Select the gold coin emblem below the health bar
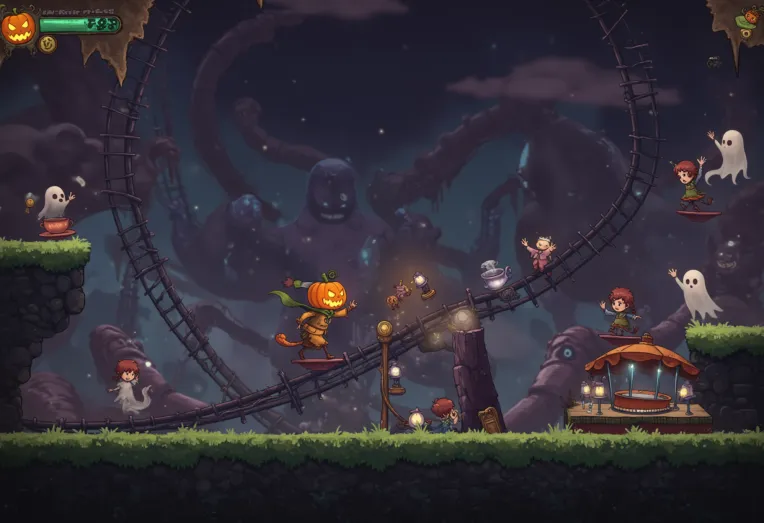 (x=47, y=44)
